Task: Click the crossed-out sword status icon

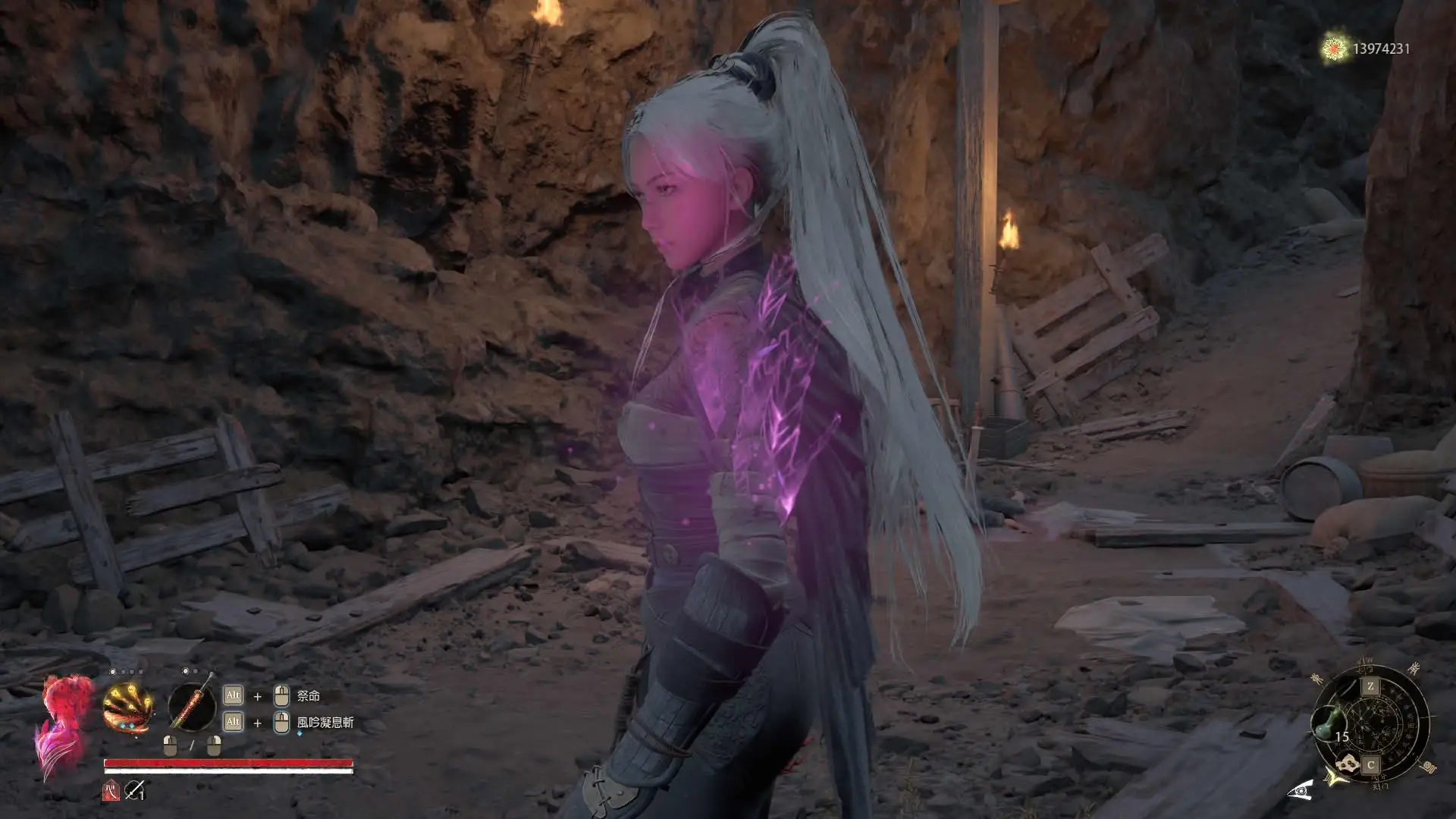Action: (135, 791)
